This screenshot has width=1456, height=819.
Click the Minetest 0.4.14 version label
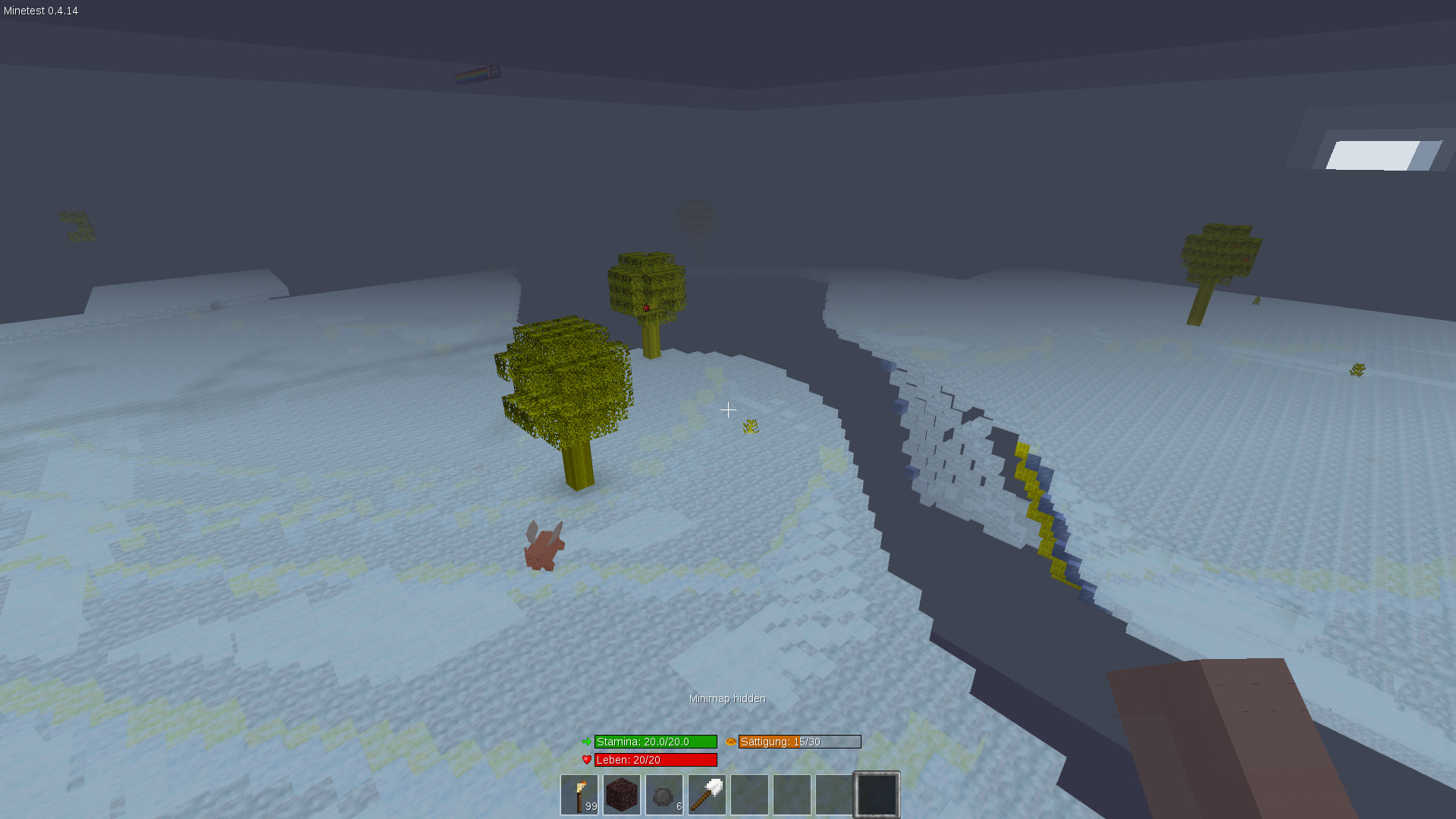point(39,11)
